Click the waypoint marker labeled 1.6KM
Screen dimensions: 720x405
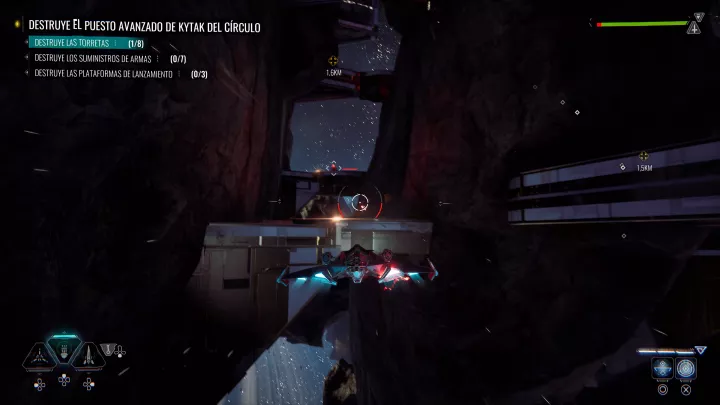point(333,61)
